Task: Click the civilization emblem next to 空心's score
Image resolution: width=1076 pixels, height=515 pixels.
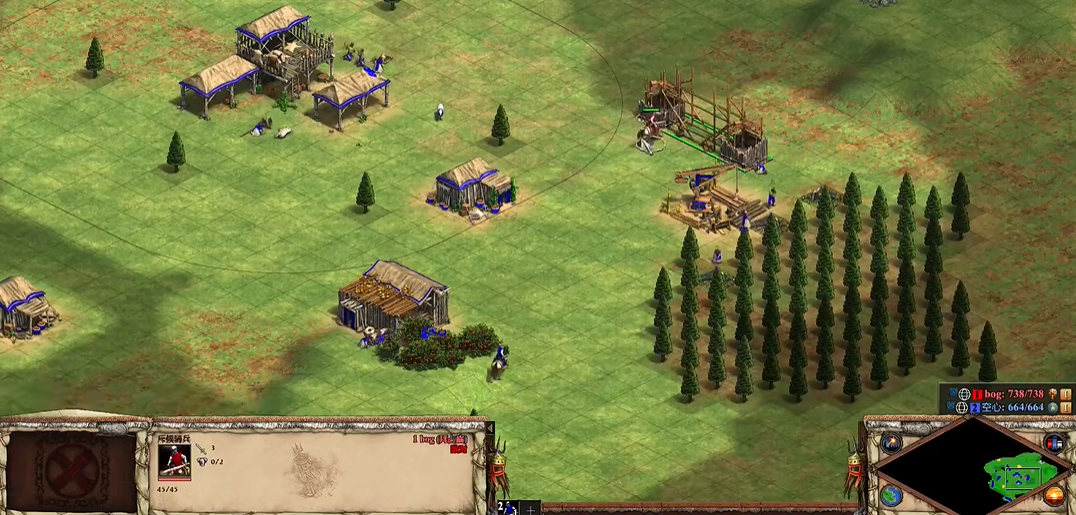Action: click(1053, 407)
